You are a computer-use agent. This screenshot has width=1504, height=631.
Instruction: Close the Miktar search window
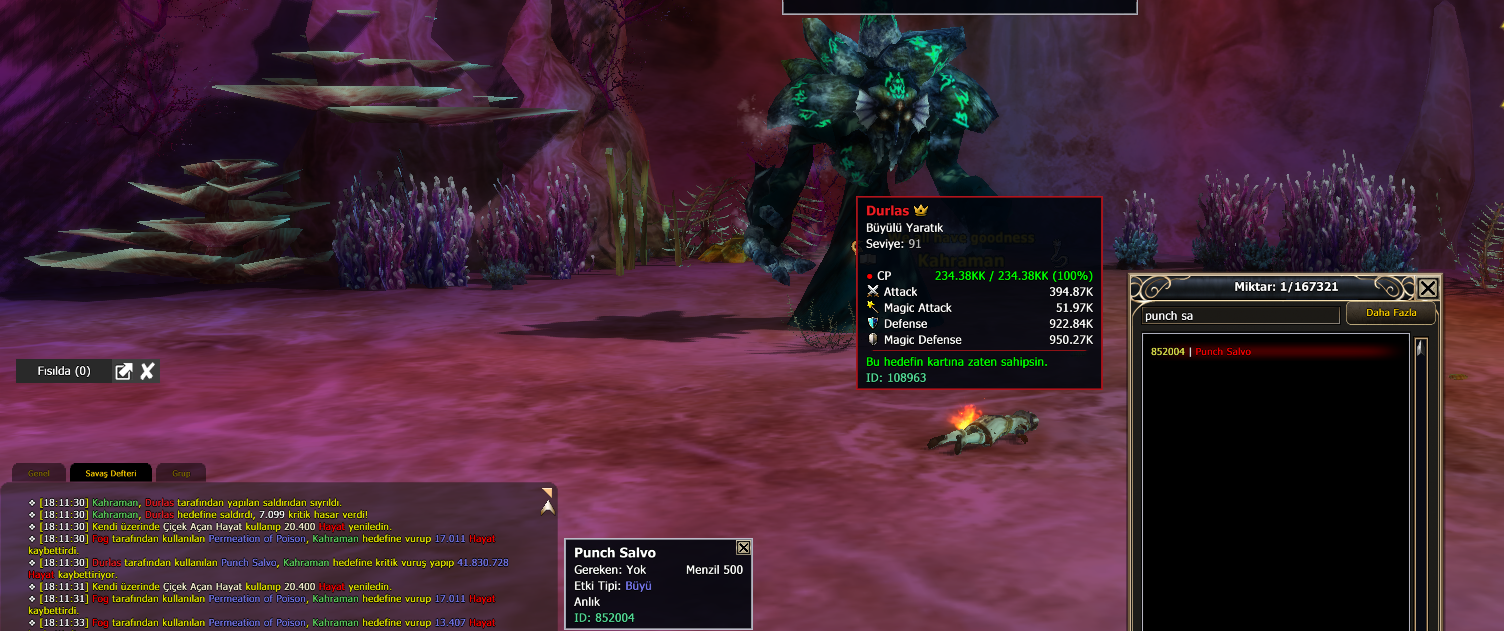(x=1428, y=289)
